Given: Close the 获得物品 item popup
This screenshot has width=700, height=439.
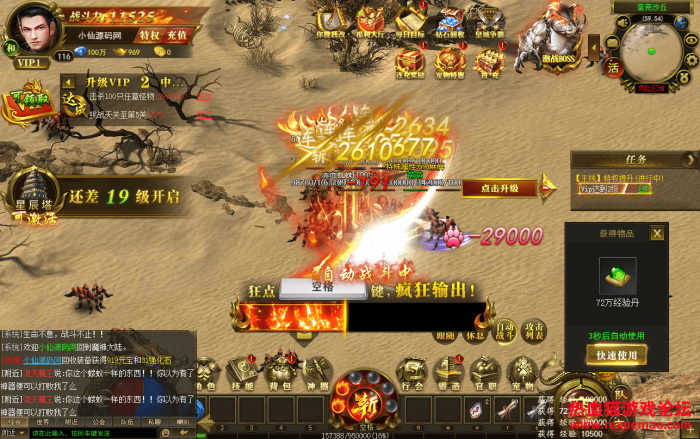Looking at the screenshot, I should pos(657,233).
